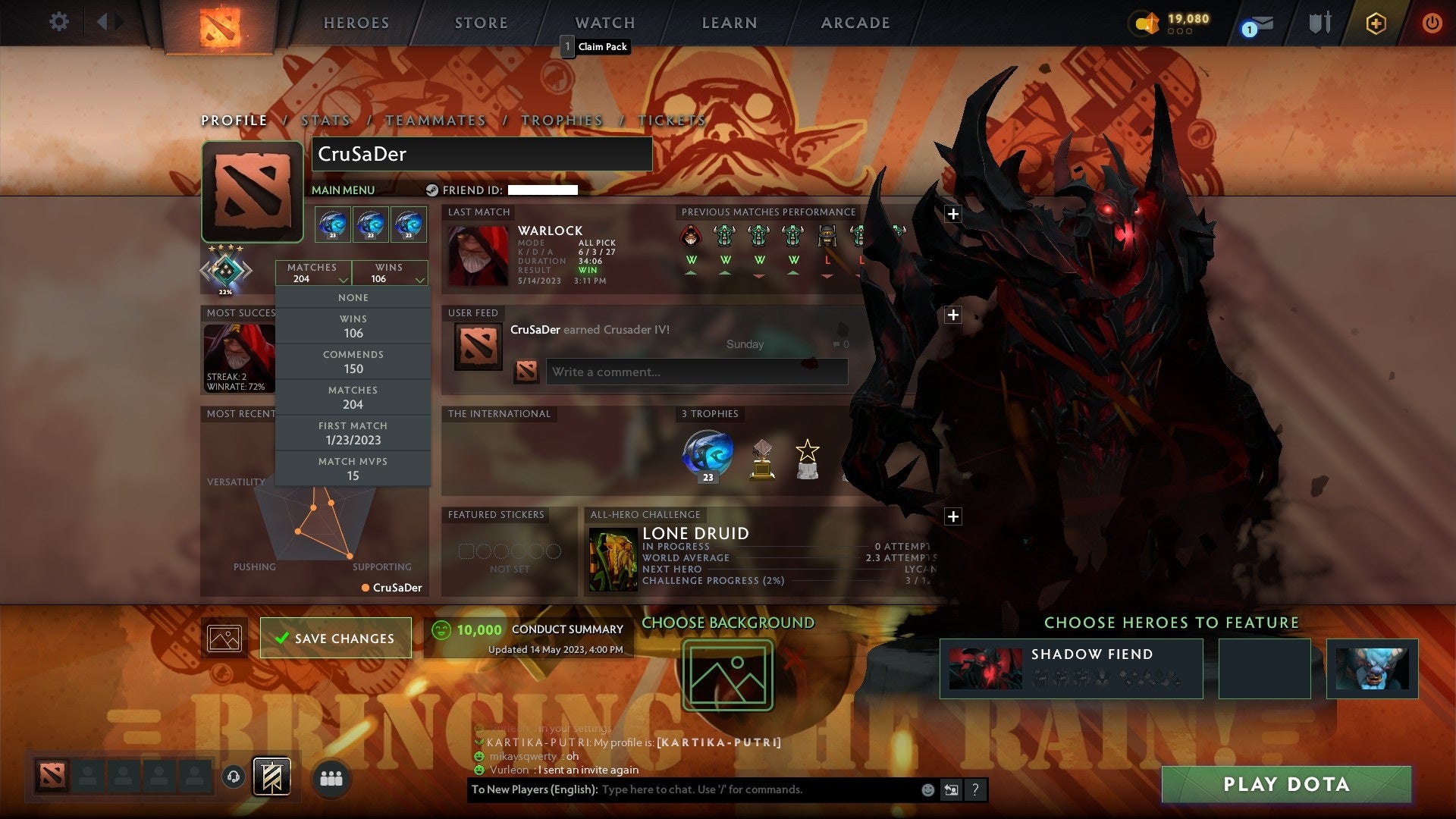This screenshot has width=1456, height=819.
Task: Choose First Match from the open dropdown list
Action: point(353,432)
